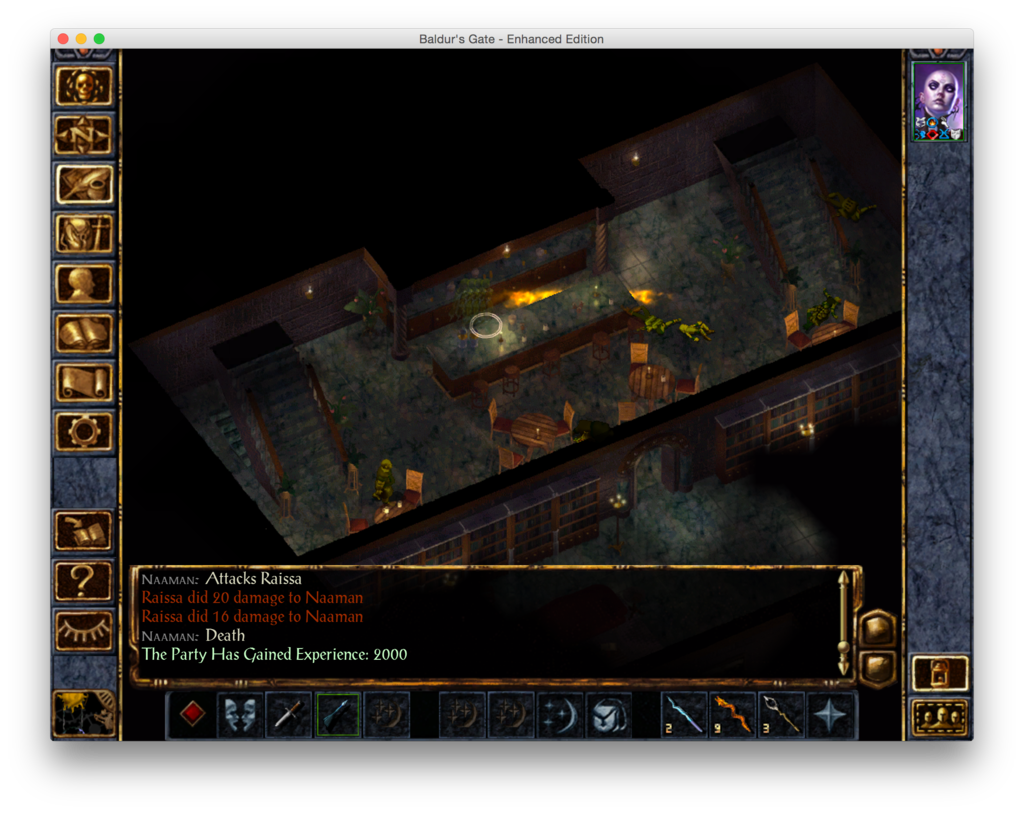Select the purple-faced character portrait
The height and width of the screenshot is (813, 1024).
(939, 101)
